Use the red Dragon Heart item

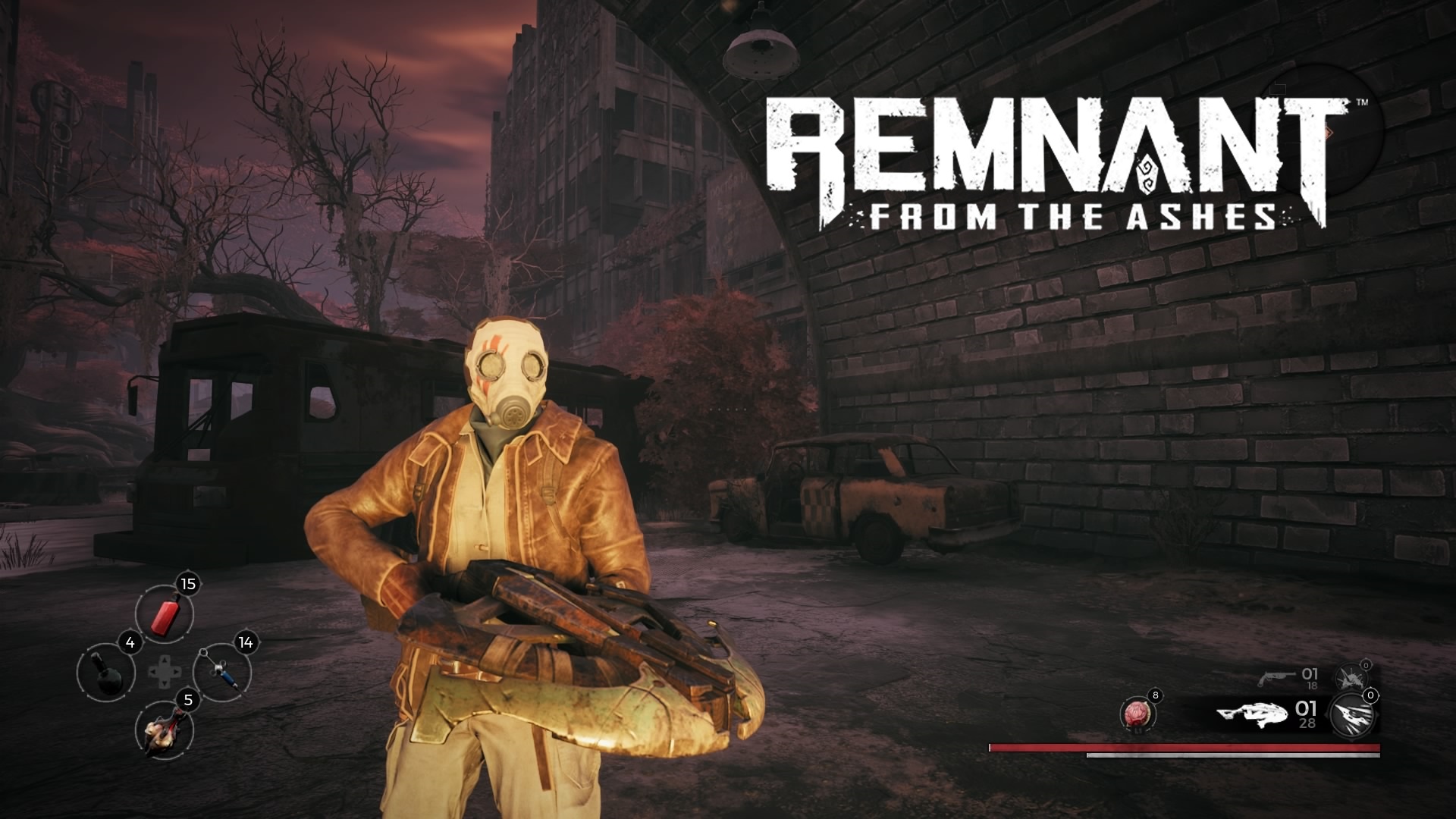[x=1137, y=716]
